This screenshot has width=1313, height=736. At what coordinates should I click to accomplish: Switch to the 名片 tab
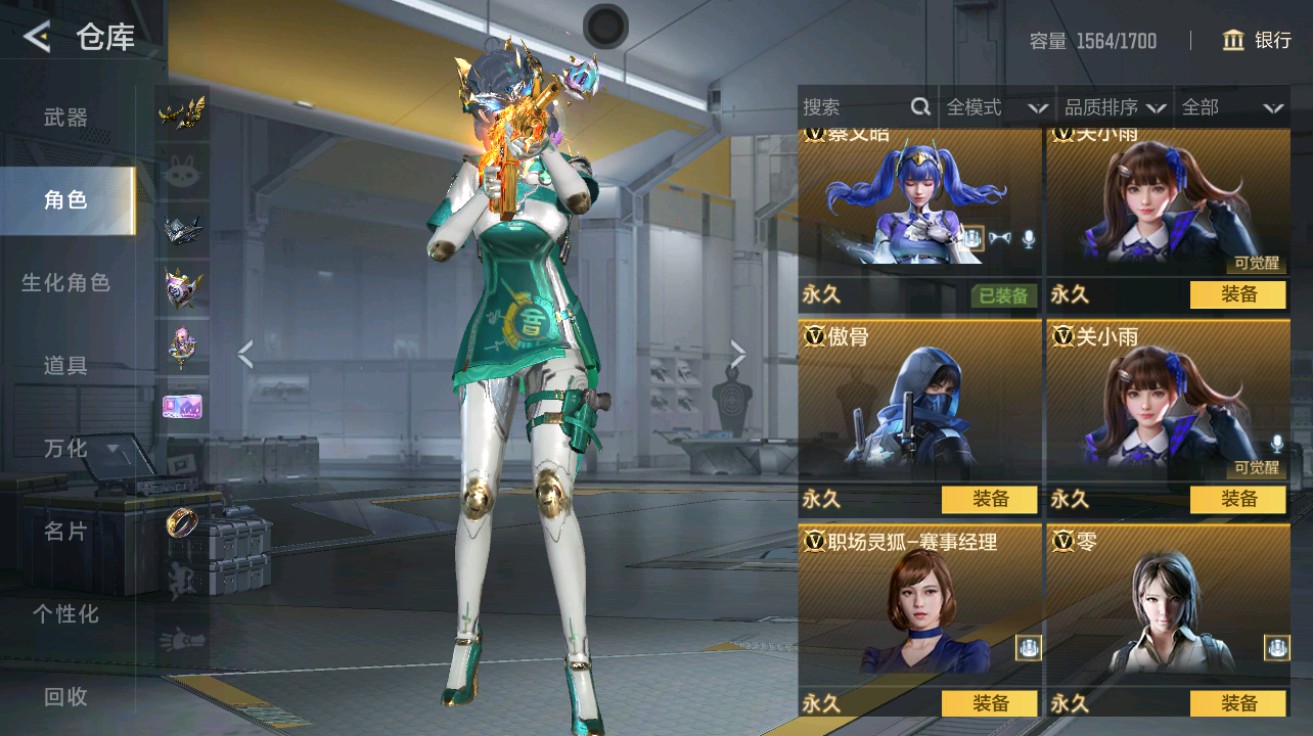[x=66, y=531]
